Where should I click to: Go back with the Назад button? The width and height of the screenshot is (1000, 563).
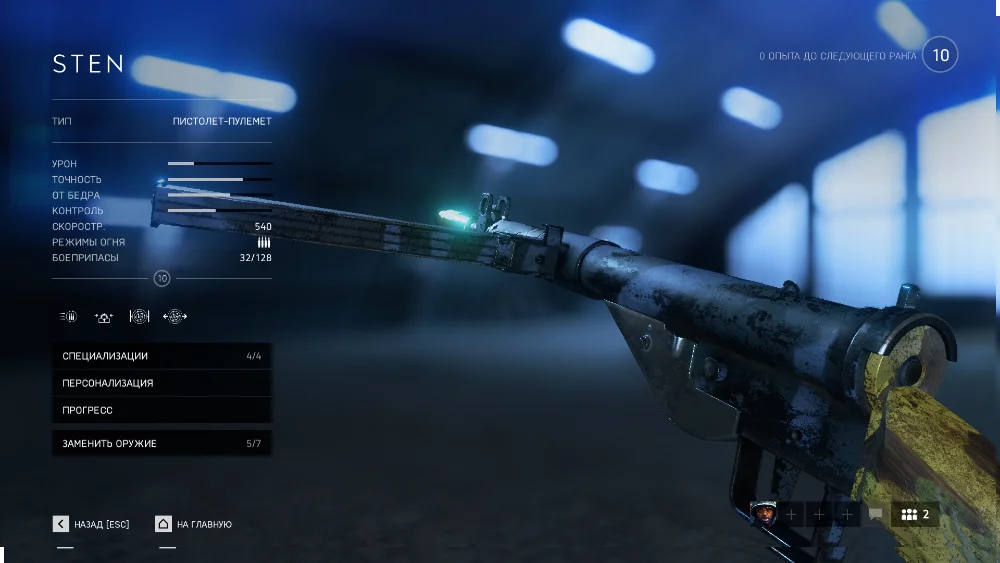(x=91, y=524)
